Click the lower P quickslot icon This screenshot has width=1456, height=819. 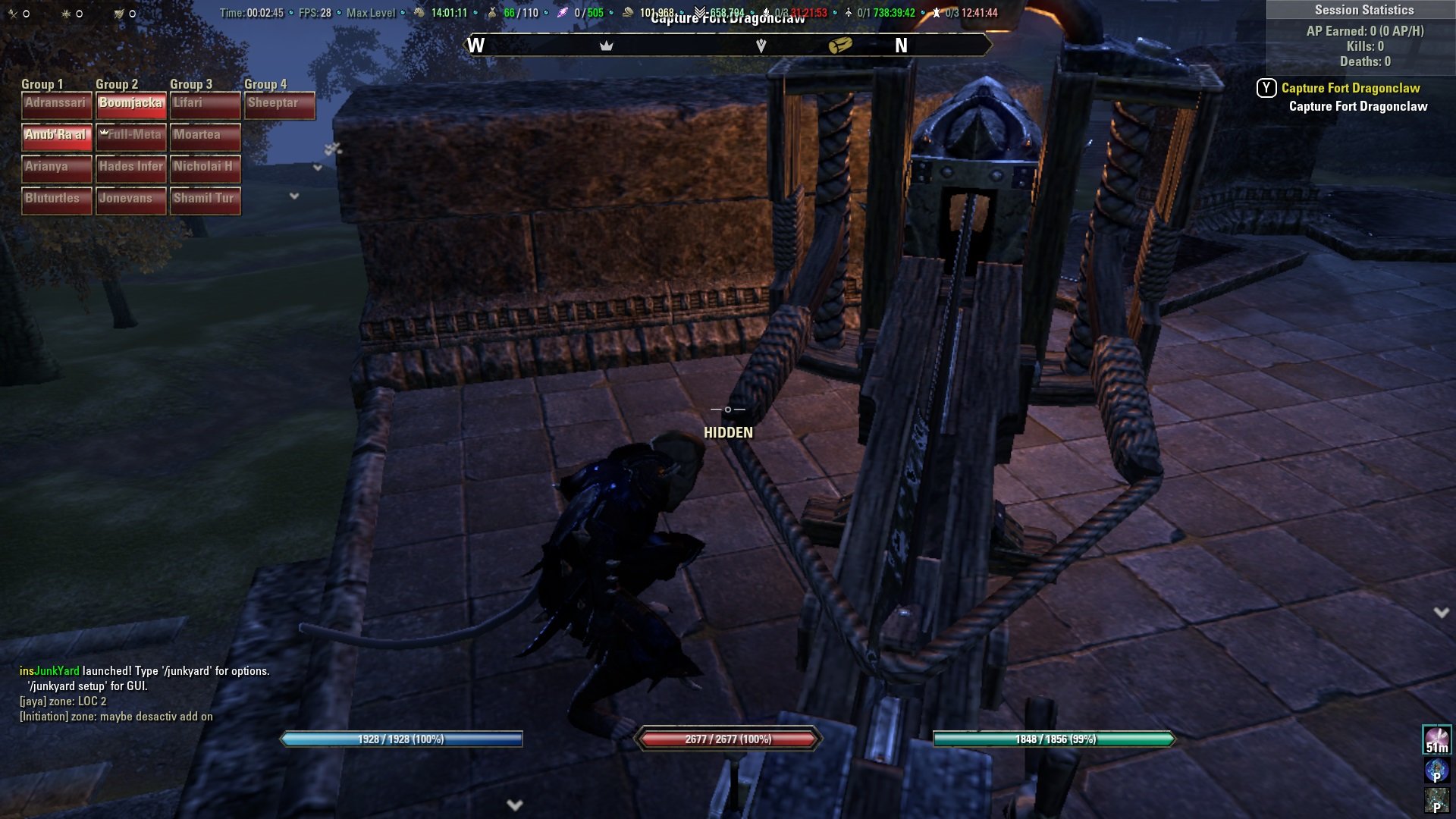[1437, 800]
